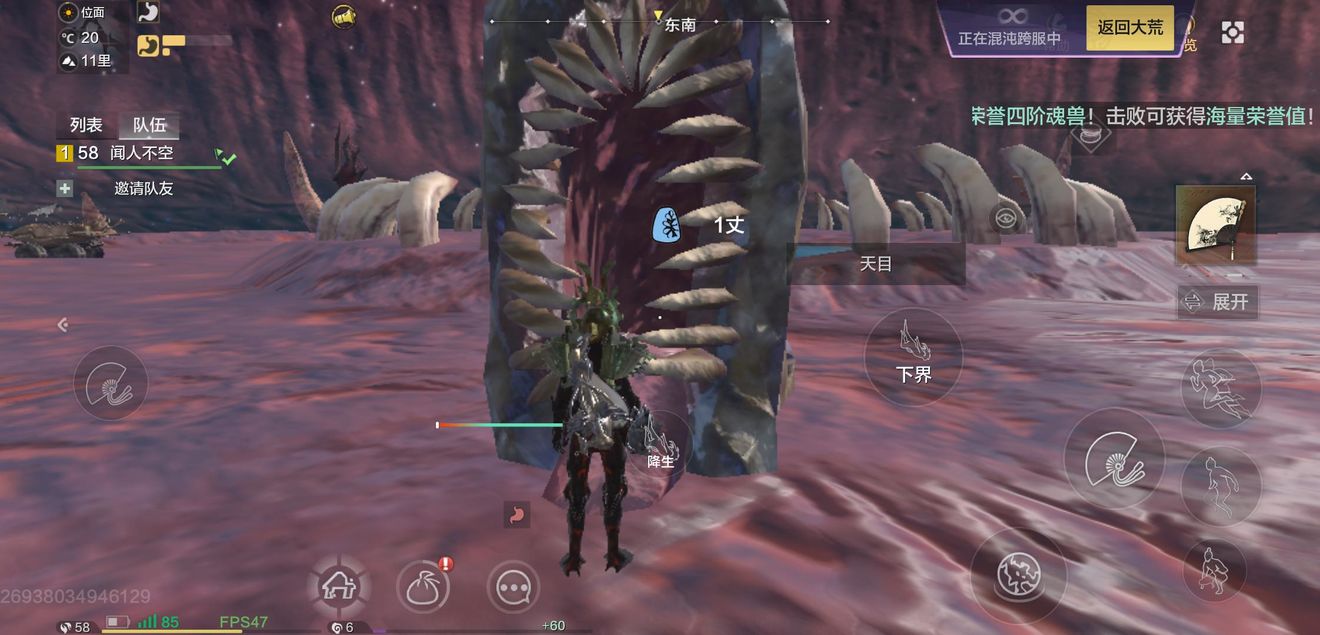Tap the 返回大荒 return button
Viewport: 1320px width, 635px height.
tap(1130, 28)
